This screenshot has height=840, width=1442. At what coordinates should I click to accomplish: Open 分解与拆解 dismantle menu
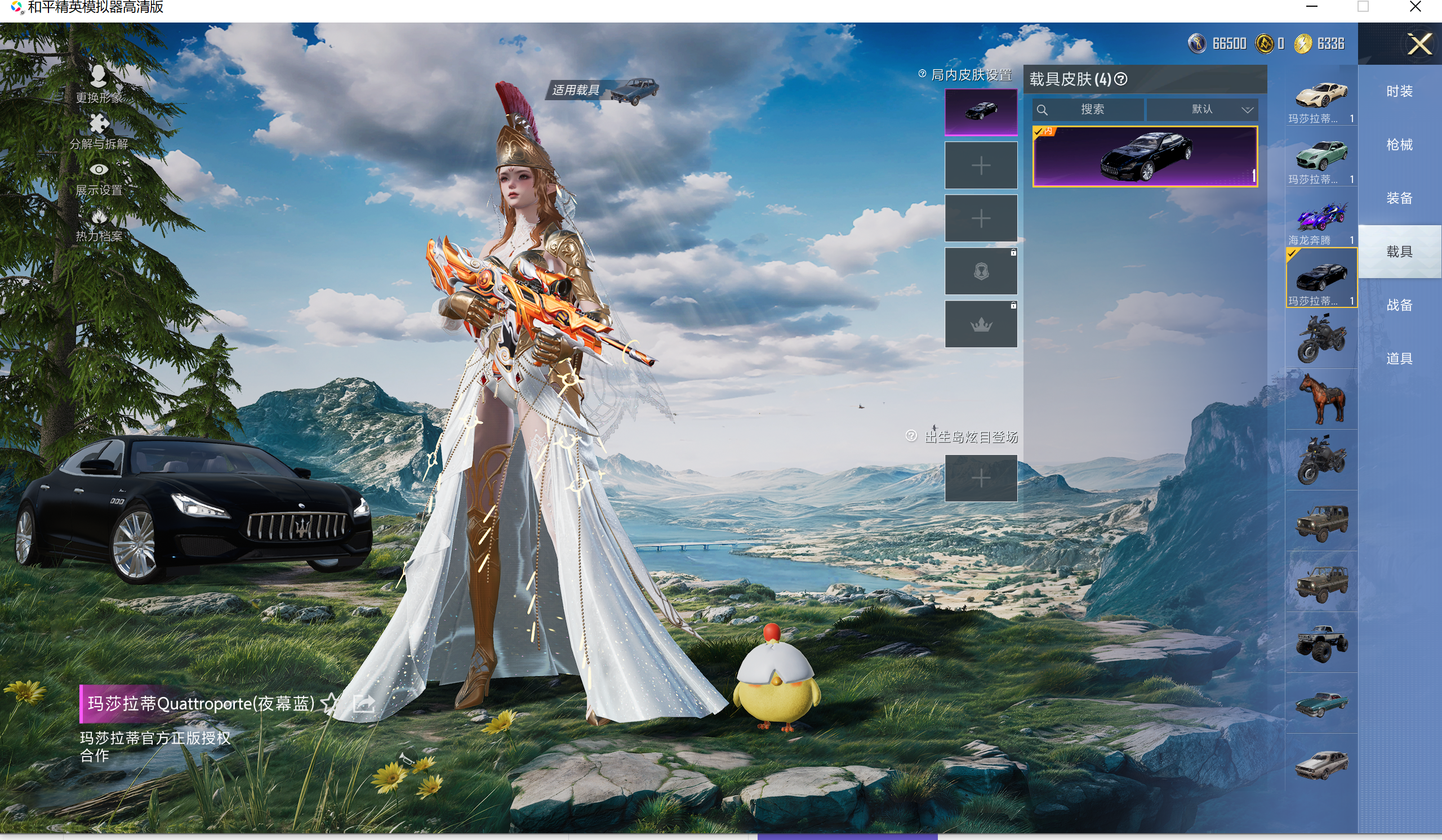tap(99, 131)
